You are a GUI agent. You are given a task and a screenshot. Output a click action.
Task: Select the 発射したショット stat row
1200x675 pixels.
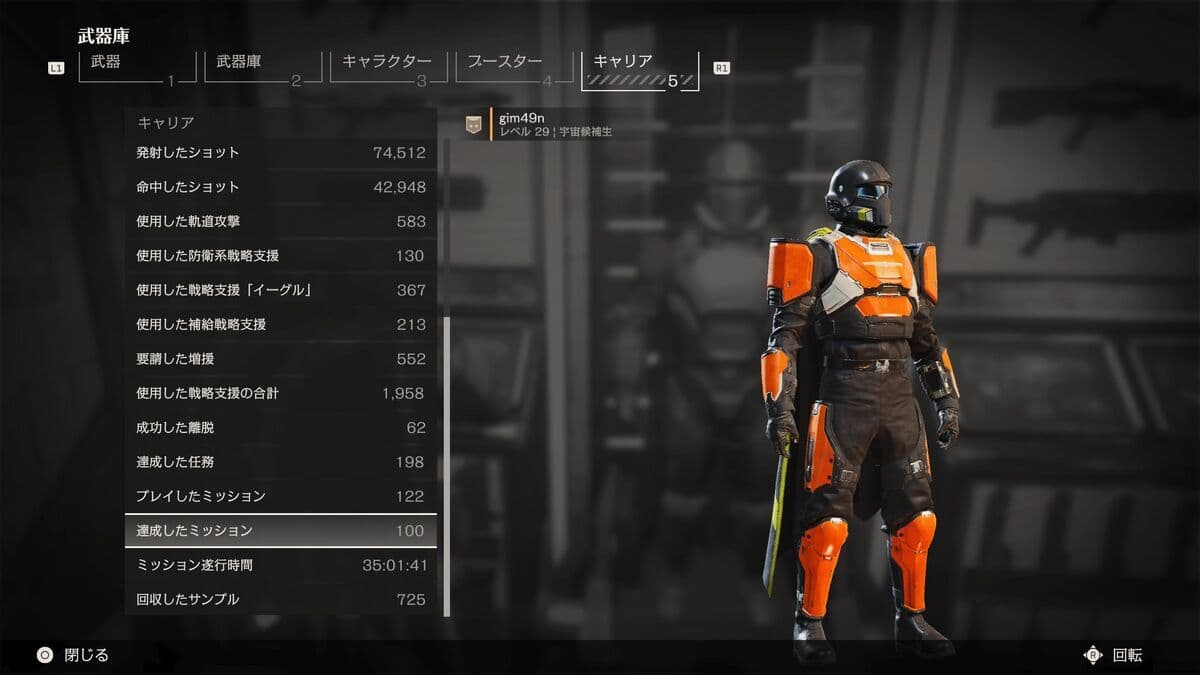point(281,153)
